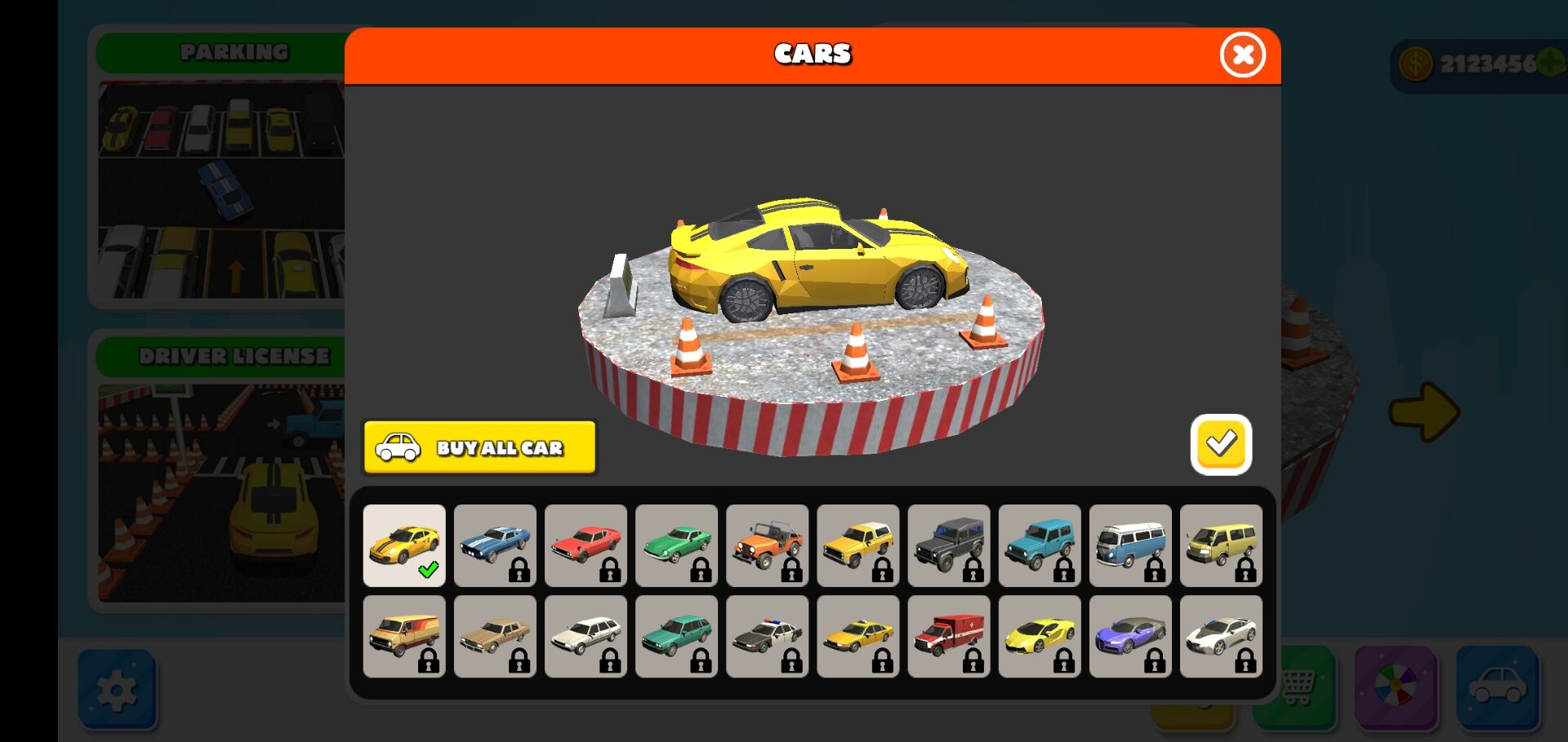1568x742 pixels.
Task: Select the red ambulance truck
Action: click(x=948, y=636)
